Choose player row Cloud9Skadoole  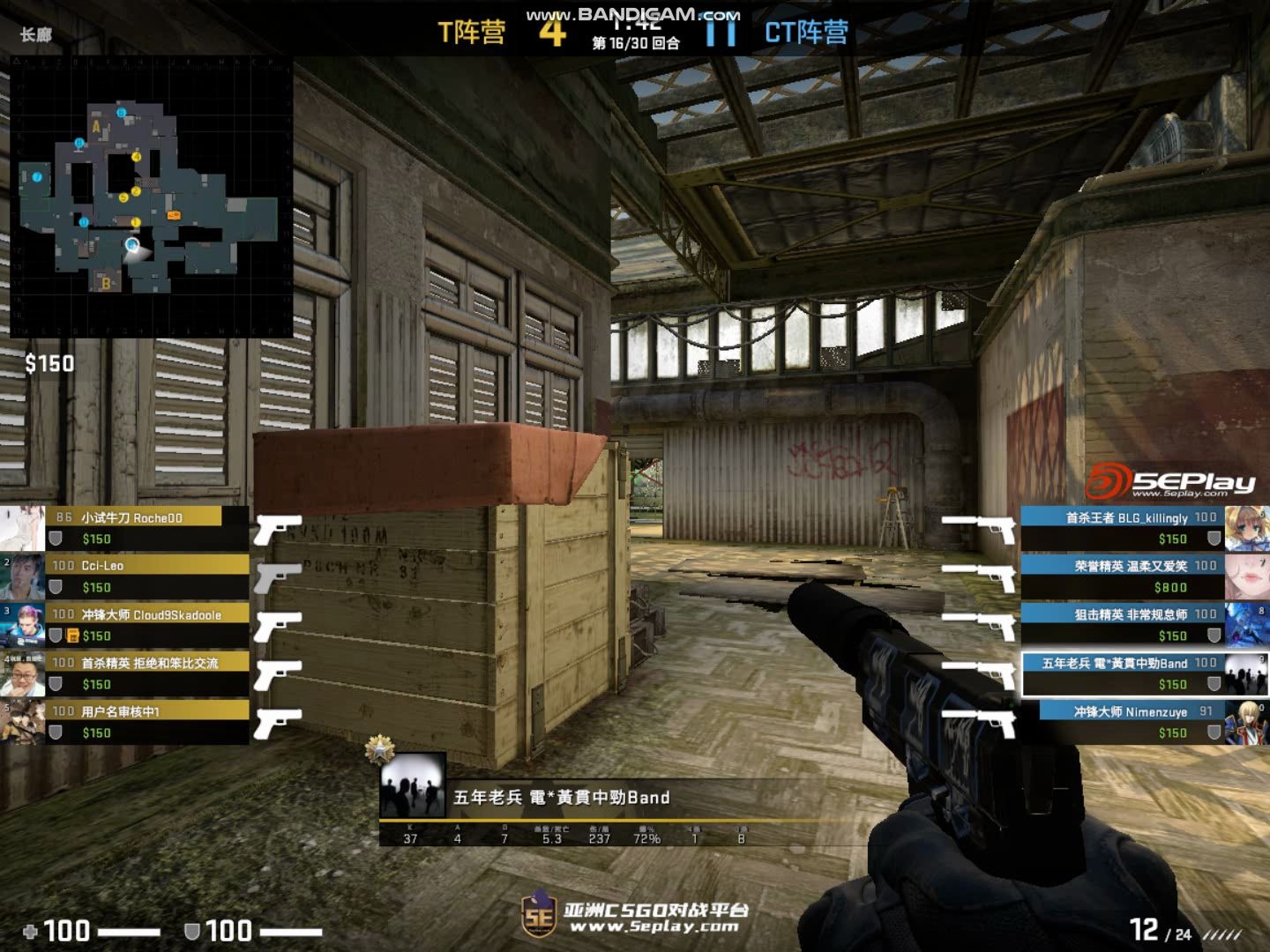pyautogui.click(x=132, y=624)
